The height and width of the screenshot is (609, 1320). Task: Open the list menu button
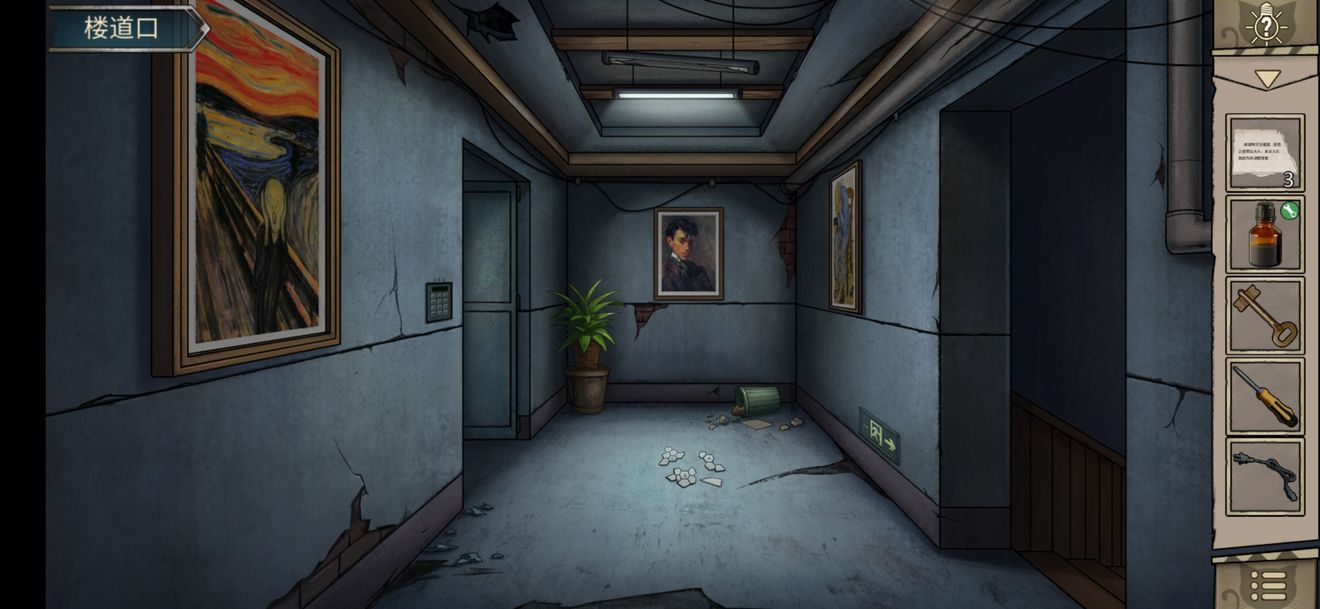point(1266,585)
